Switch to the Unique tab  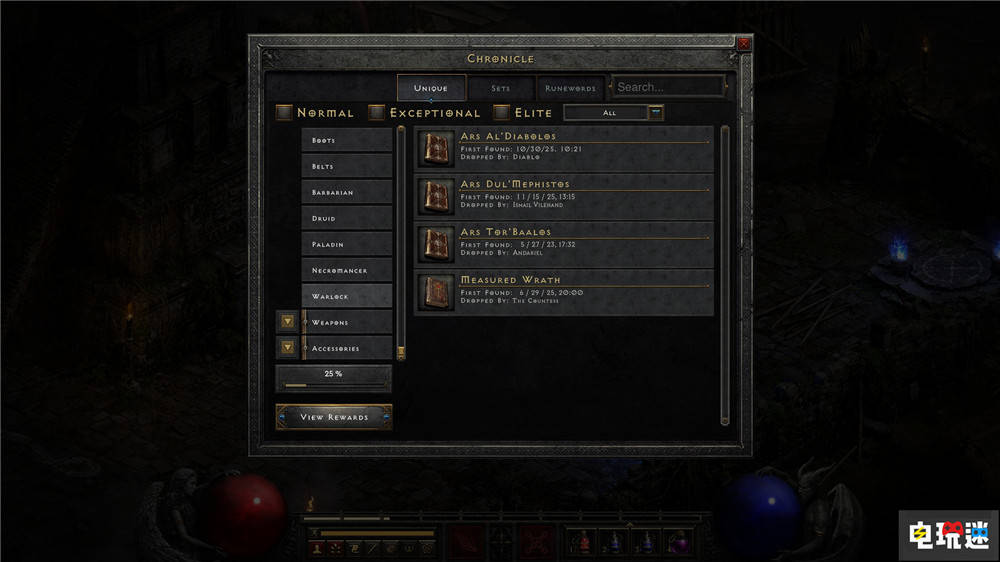pyautogui.click(x=431, y=88)
